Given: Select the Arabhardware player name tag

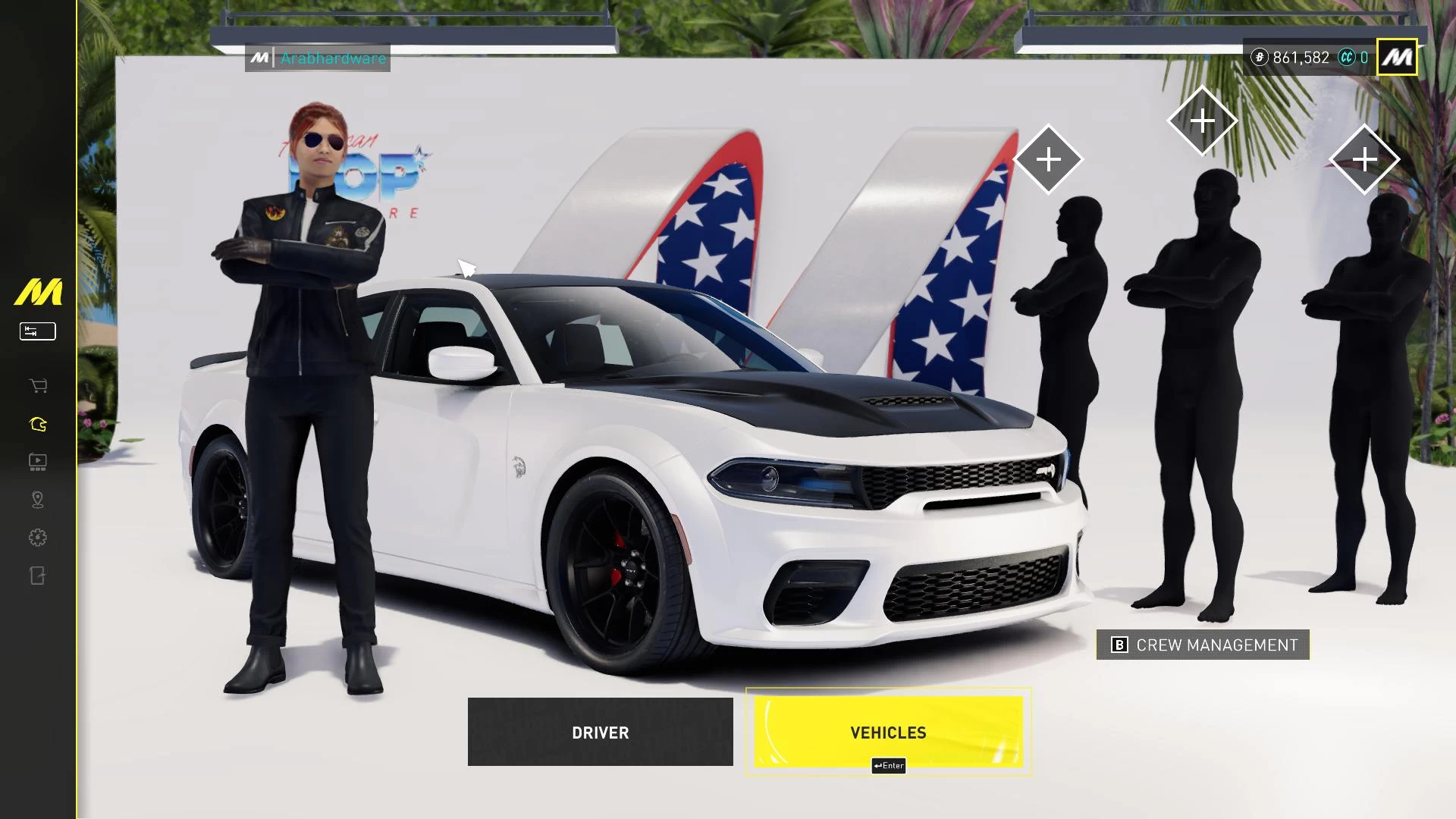Looking at the screenshot, I should tap(318, 58).
